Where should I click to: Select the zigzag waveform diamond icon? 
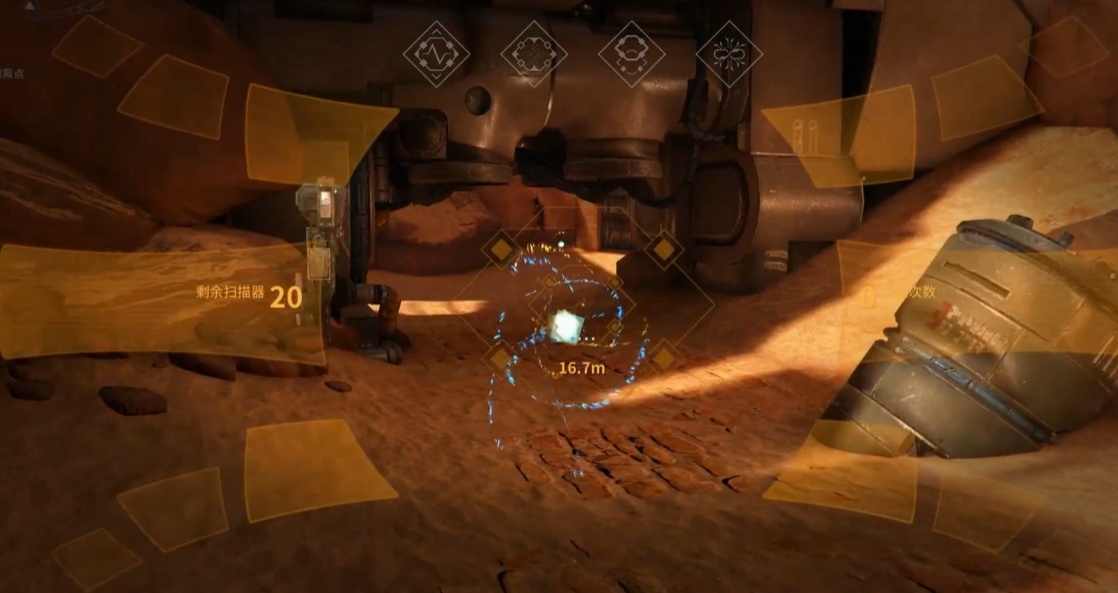pos(436,54)
